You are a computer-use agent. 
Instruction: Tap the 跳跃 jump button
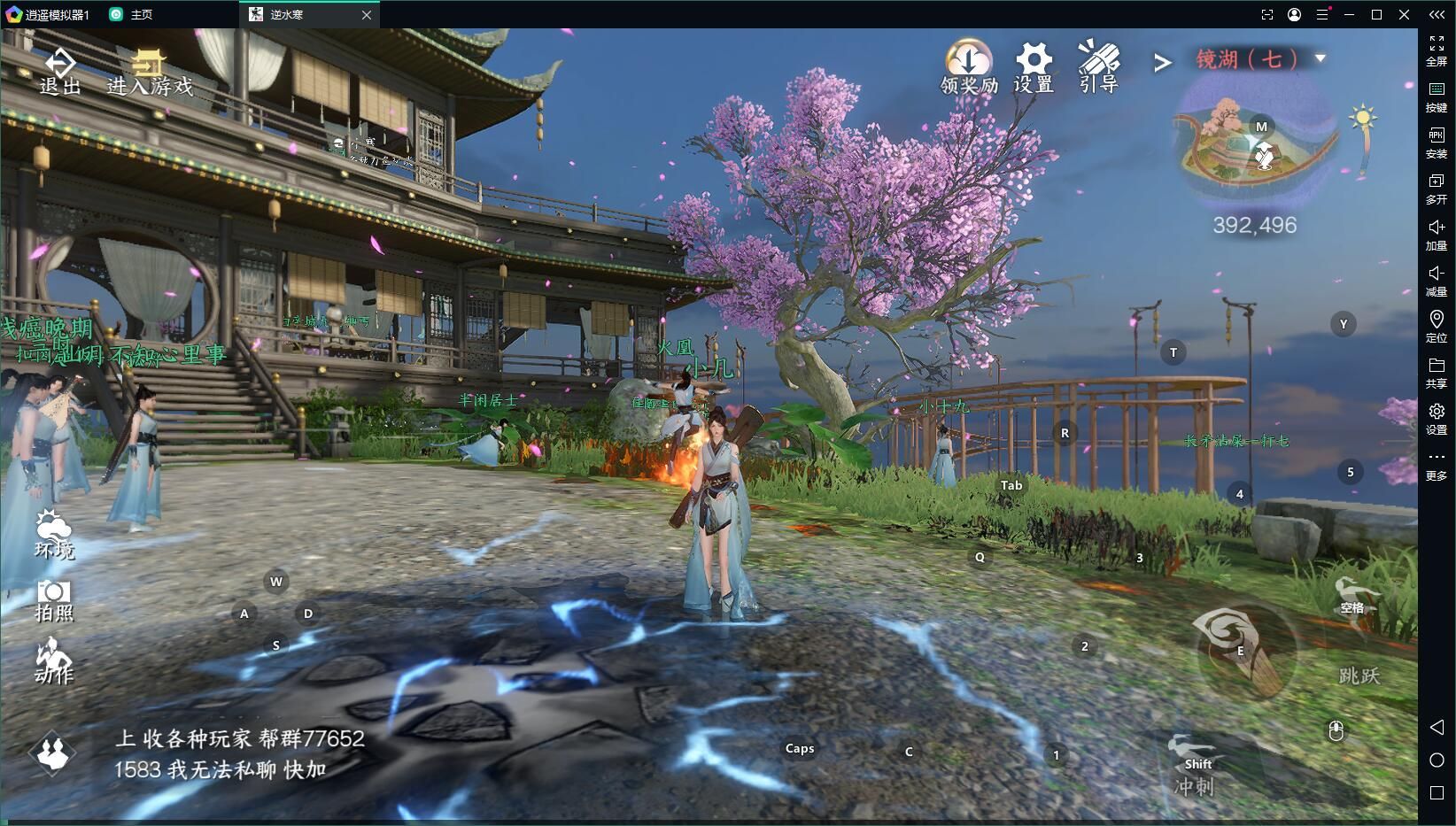(1359, 676)
